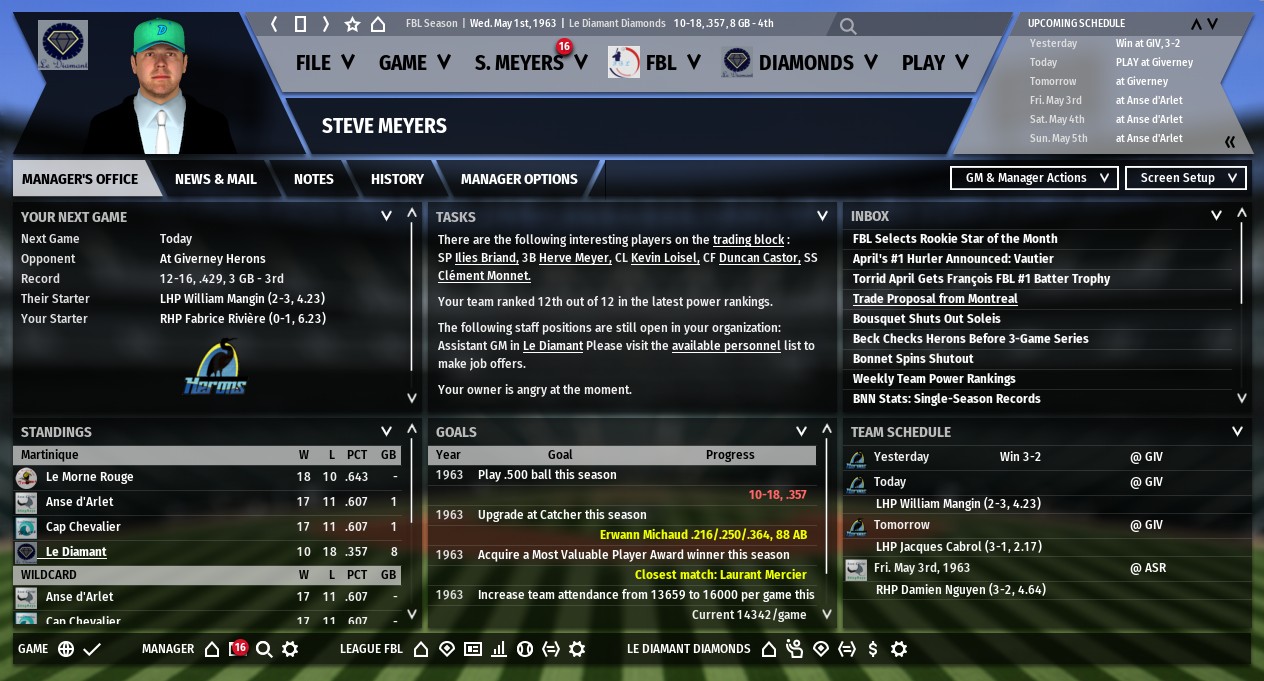Screen dimensions: 1264x681
Task: Switch to the Notes tab
Action: point(314,179)
